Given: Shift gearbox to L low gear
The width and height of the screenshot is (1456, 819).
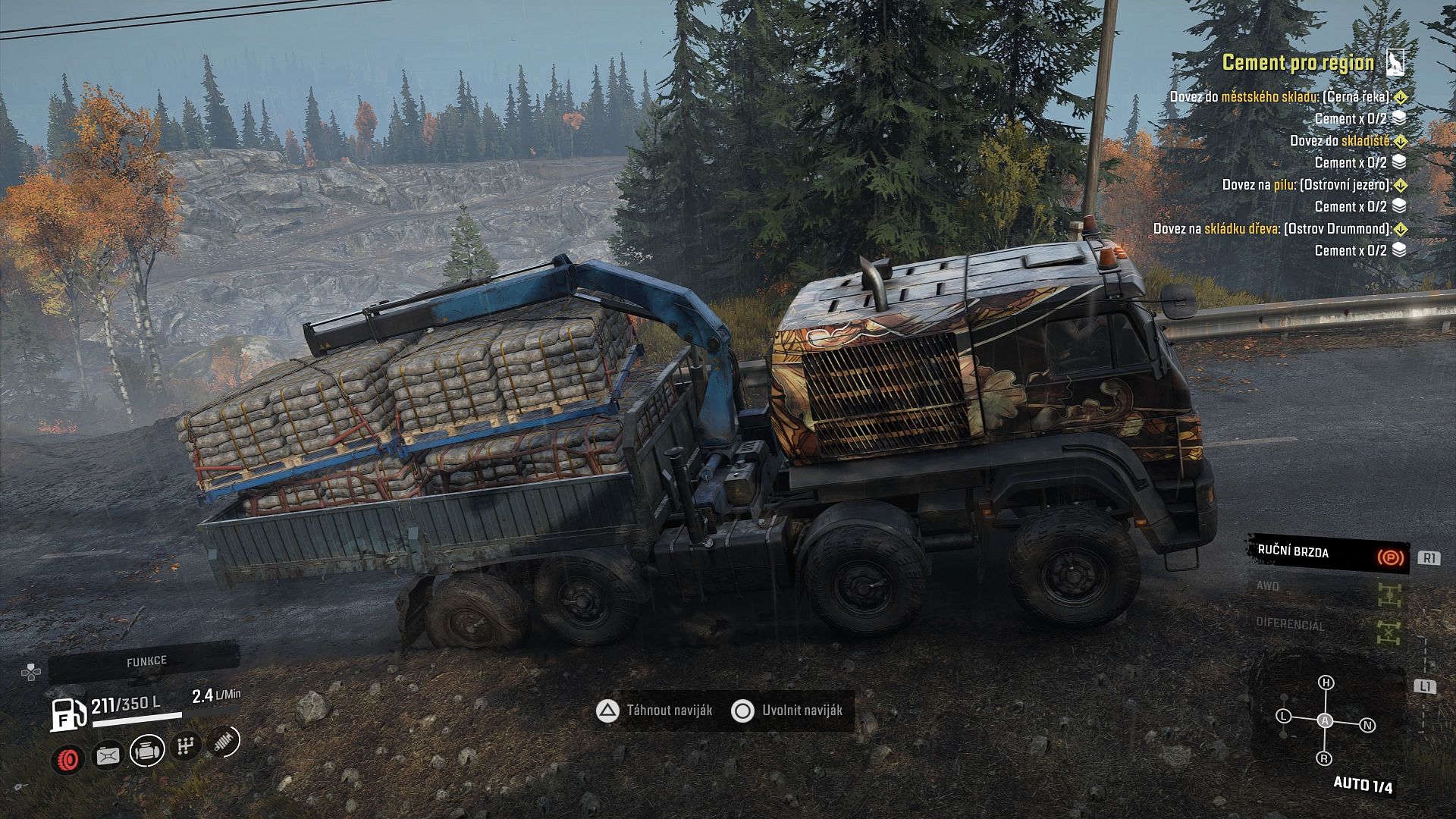Looking at the screenshot, I should [1284, 716].
